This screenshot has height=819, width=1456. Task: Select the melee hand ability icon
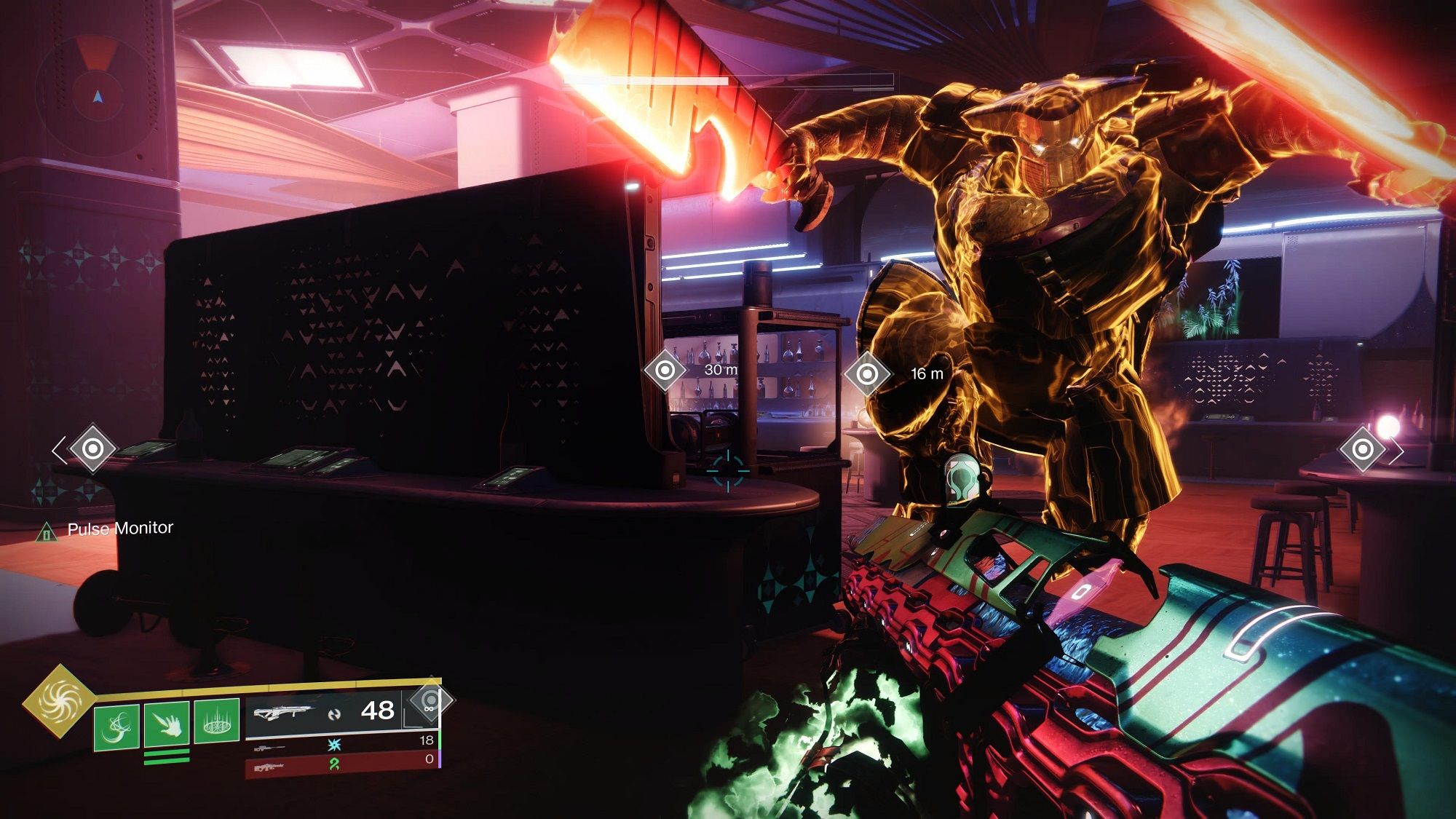point(166,724)
